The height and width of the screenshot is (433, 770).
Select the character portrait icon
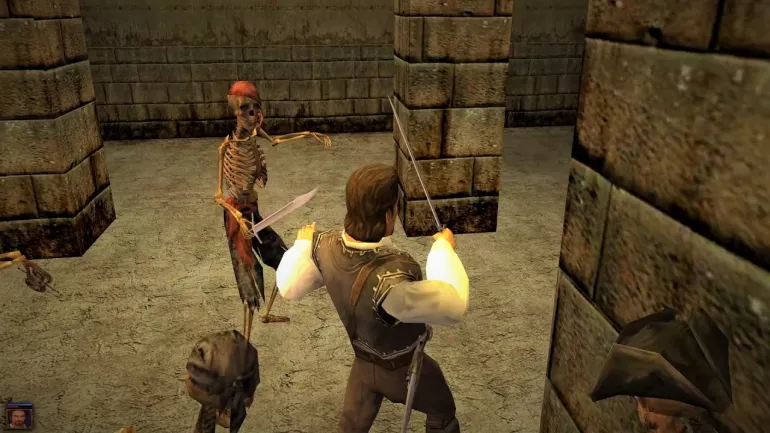(x=19, y=415)
